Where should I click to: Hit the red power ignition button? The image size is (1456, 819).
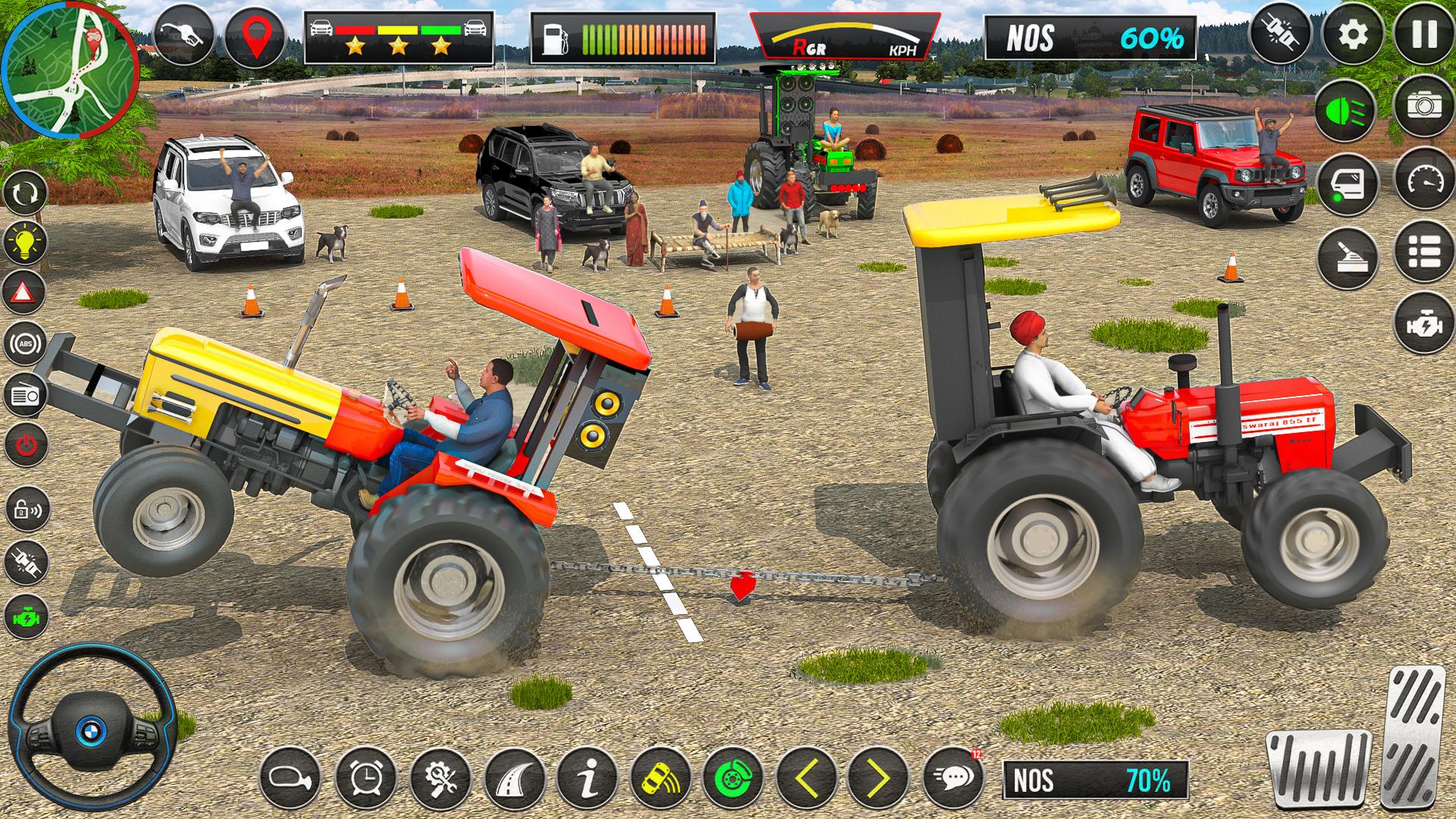pyautogui.click(x=26, y=444)
